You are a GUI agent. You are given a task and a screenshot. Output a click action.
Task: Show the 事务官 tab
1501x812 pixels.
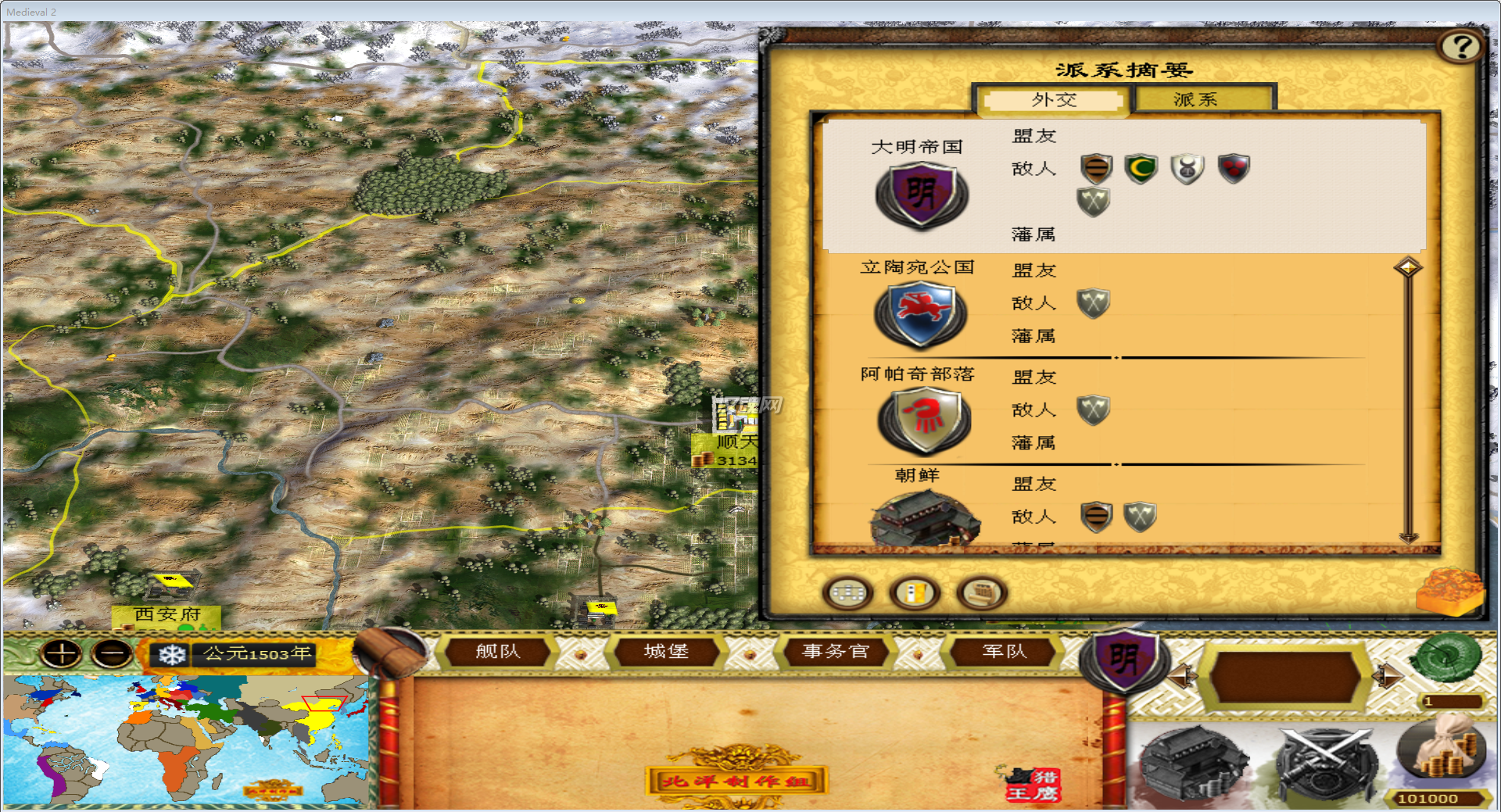835,651
